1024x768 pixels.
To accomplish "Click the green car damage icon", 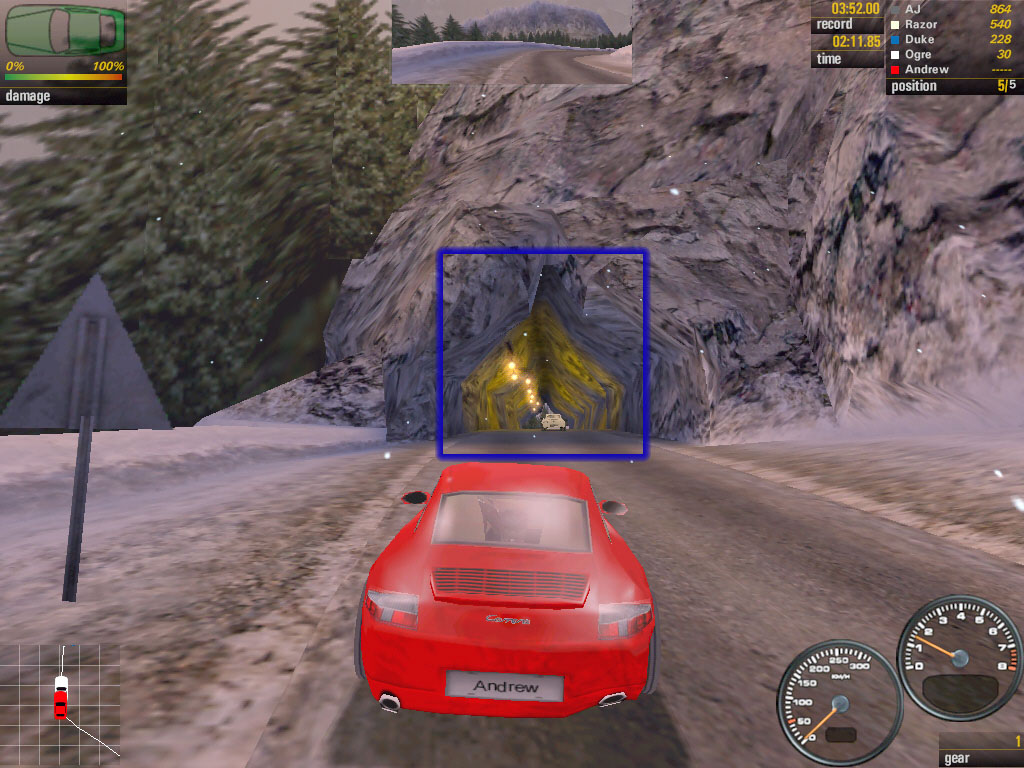I will coord(66,30).
